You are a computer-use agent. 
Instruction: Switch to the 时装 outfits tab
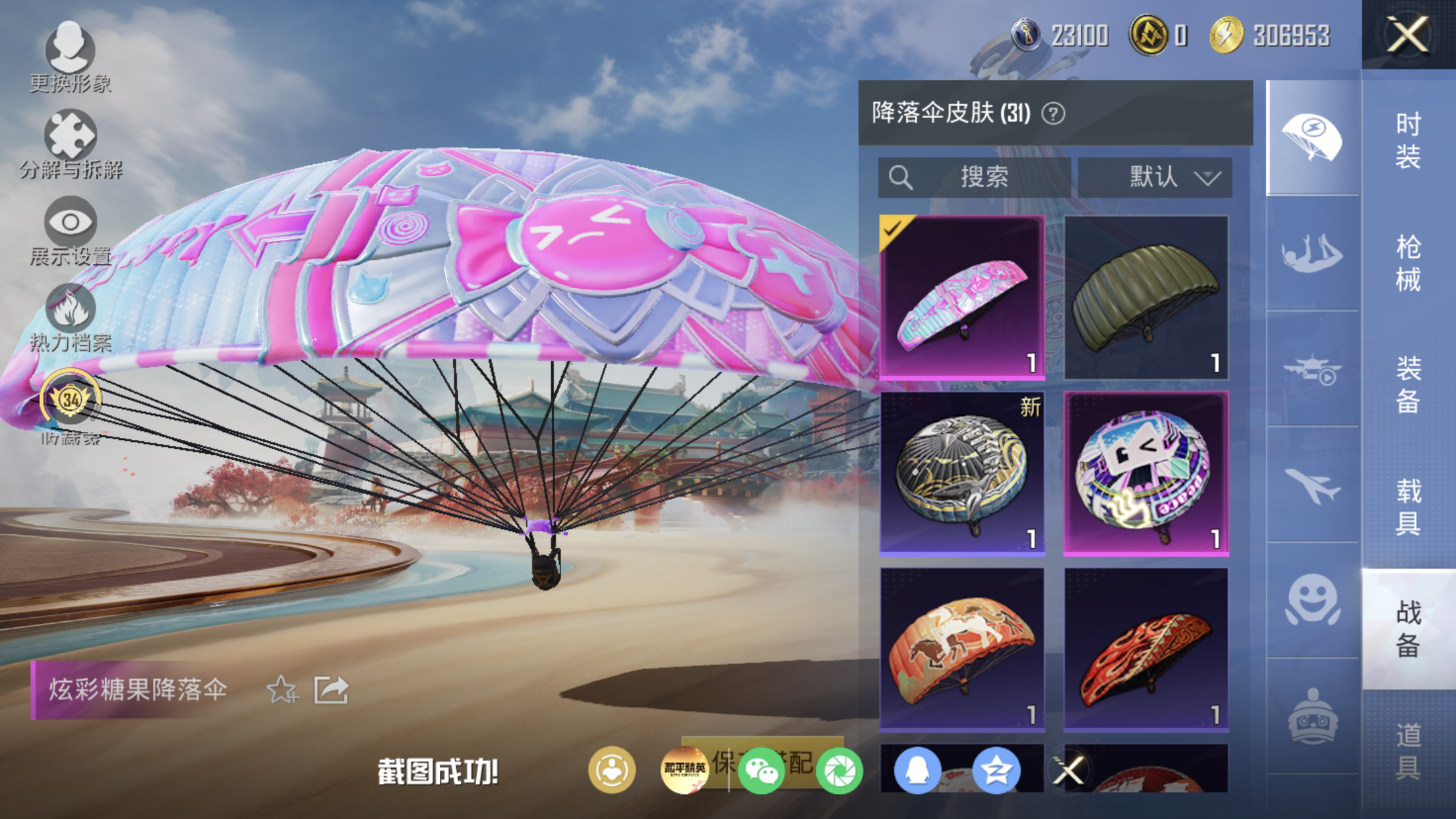coord(1408,140)
